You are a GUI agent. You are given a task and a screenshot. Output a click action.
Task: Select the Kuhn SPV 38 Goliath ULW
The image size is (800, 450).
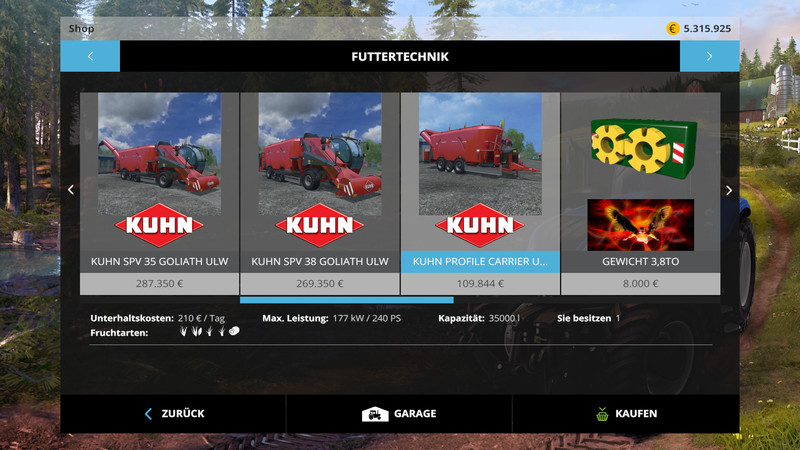point(320,190)
